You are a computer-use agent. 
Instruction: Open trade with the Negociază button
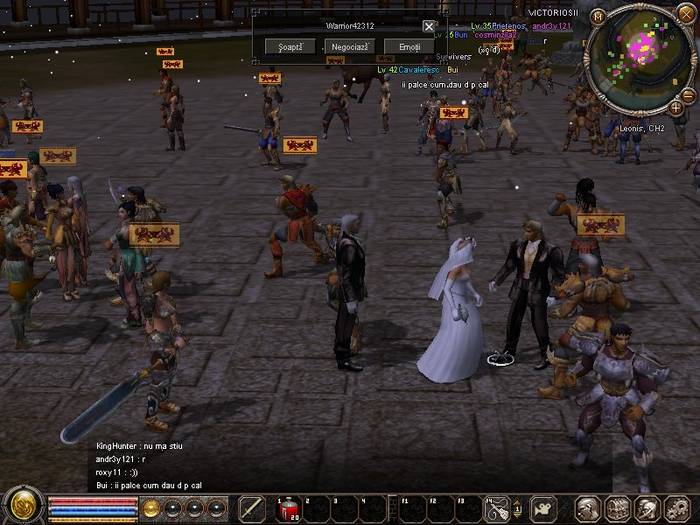pyautogui.click(x=350, y=47)
